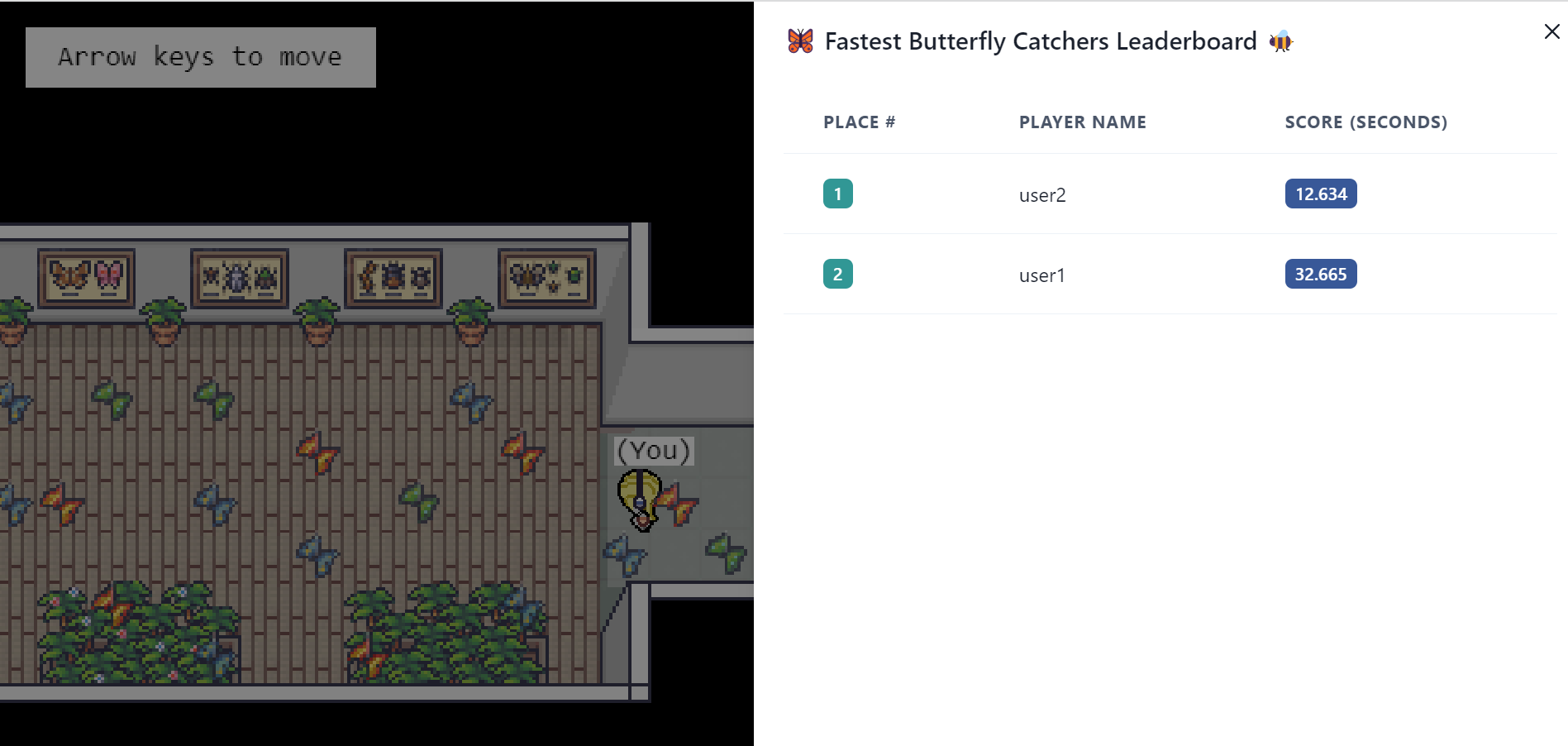The width and height of the screenshot is (1568, 746).
Task: Click the bee emoji beside the leaderboard heading
Action: tap(1280, 41)
